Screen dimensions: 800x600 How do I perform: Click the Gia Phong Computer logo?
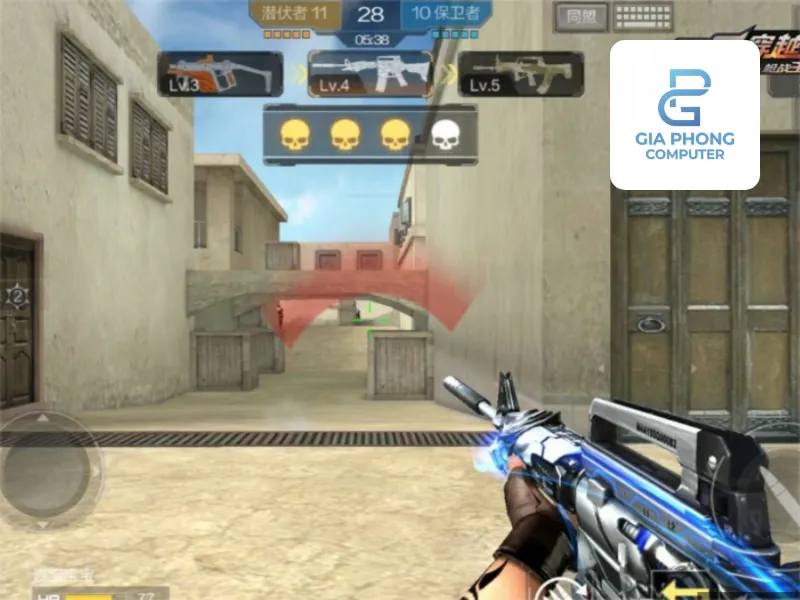coord(685,114)
